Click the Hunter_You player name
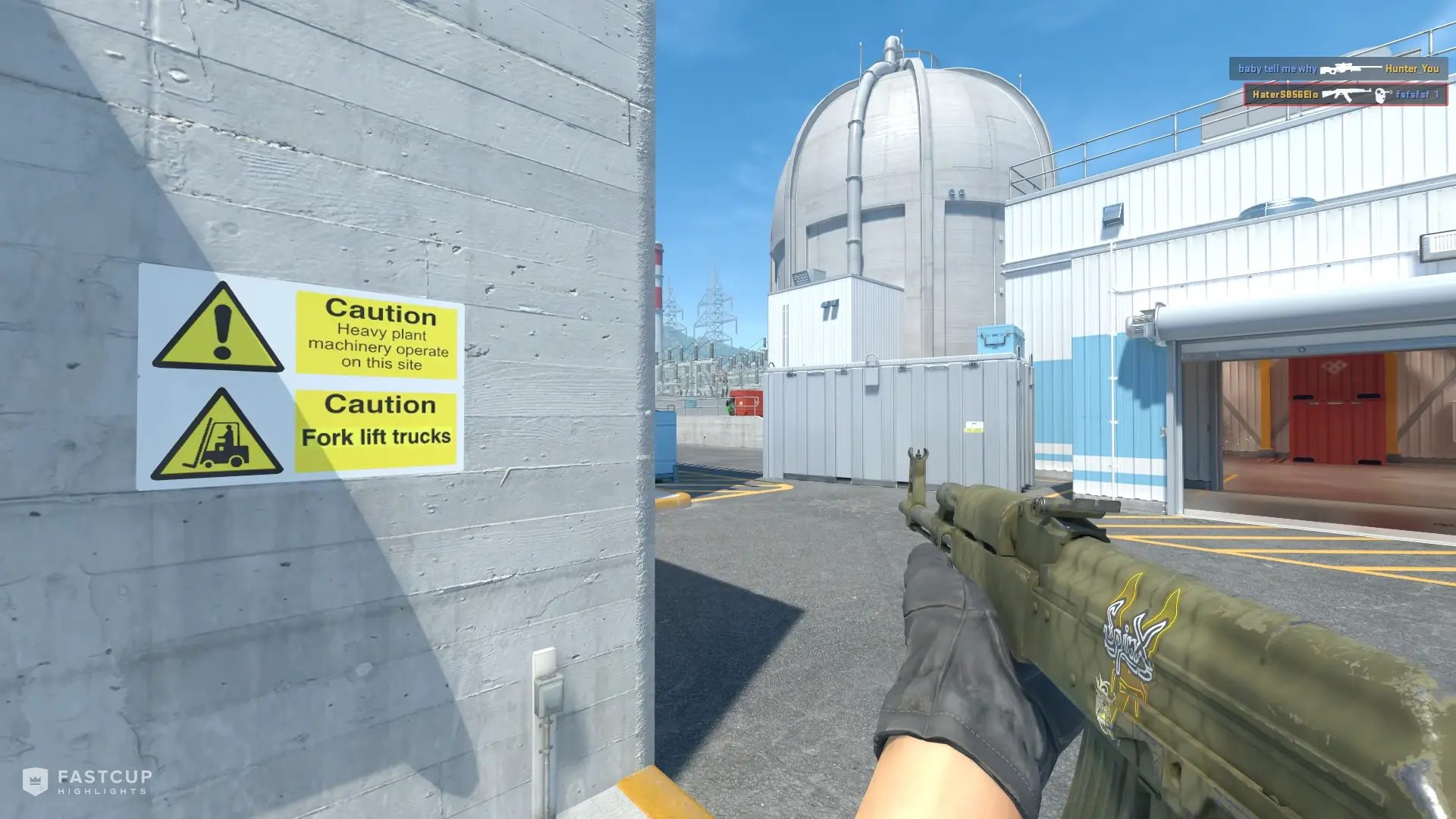Image resolution: width=1456 pixels, height=819 pixels. coord(1411,69)
